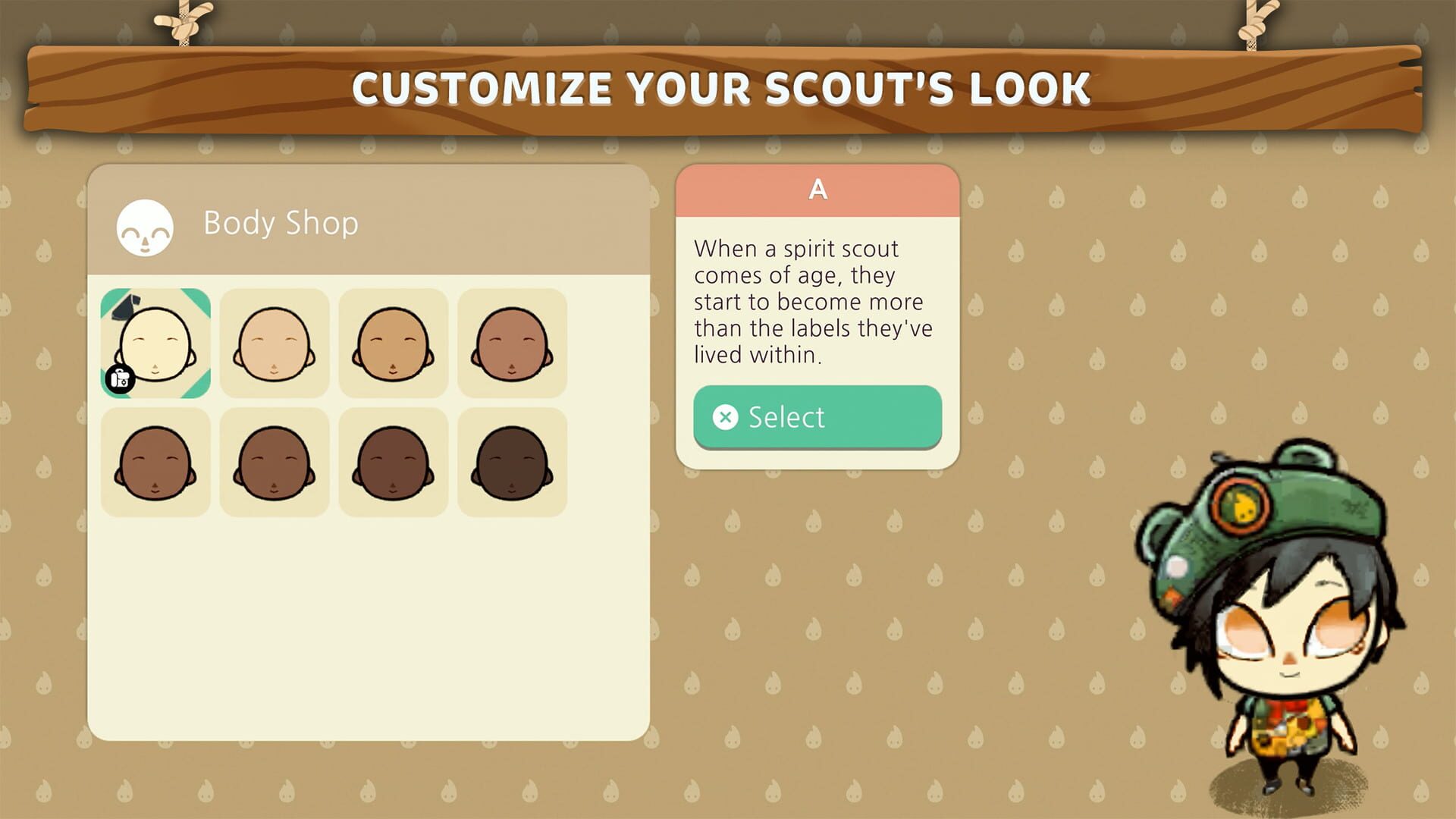Open the panel labeled A
The image size is (1456, 819).
tap(817, 190)
